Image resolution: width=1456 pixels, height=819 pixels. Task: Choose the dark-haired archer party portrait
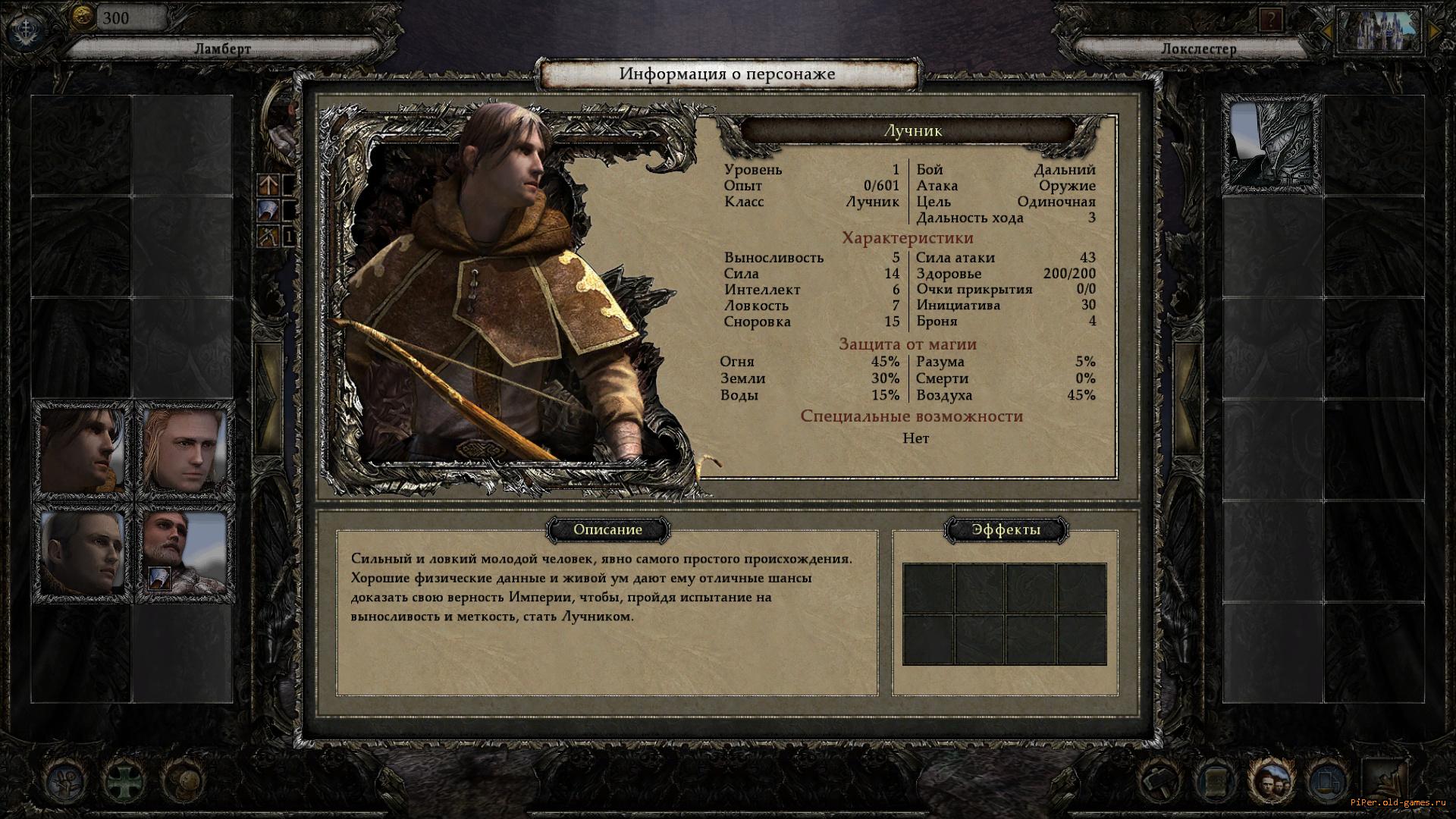click(82, 450)
